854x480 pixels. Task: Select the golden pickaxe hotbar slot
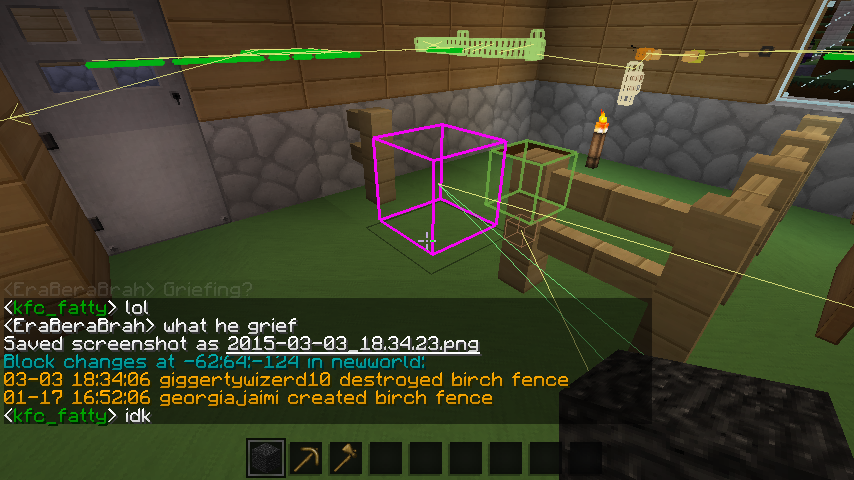(305, 459)
